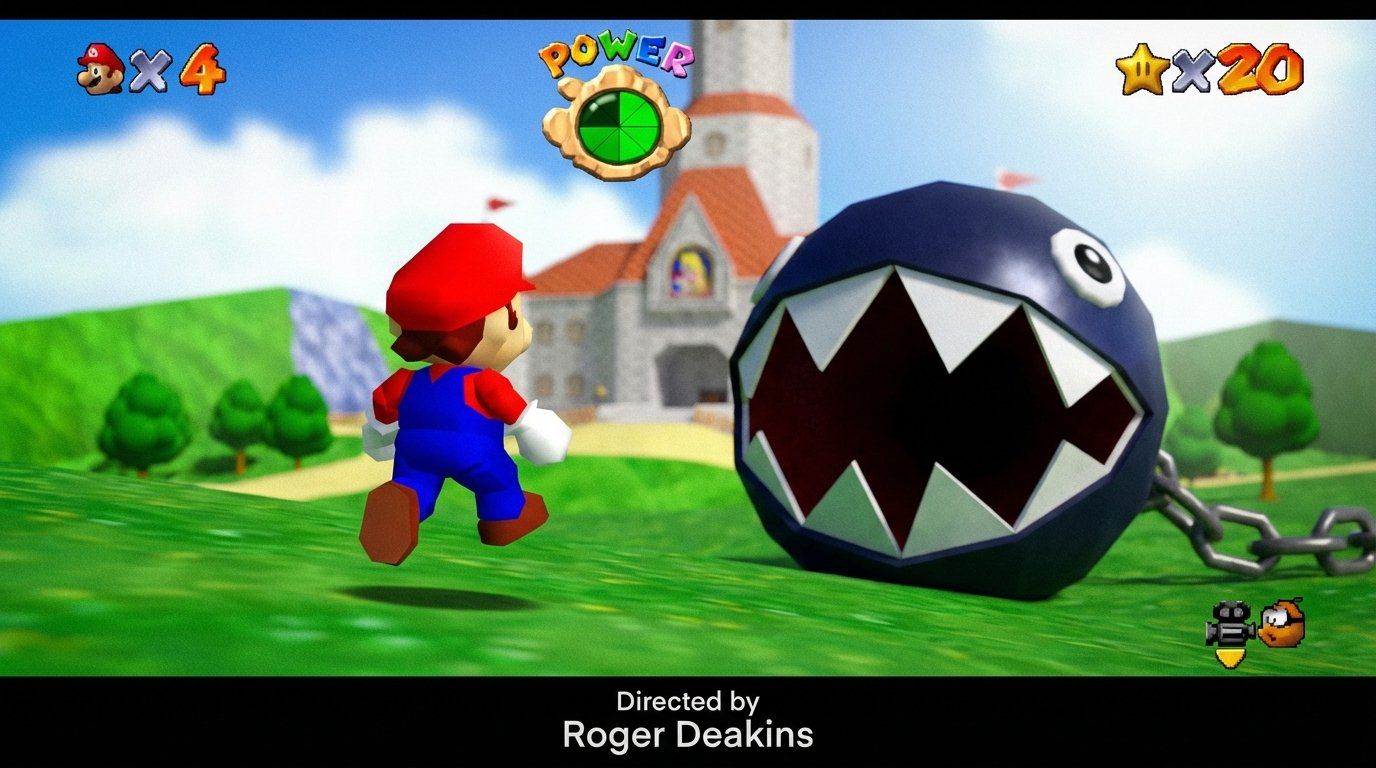Click the Chain Chomp's eye
The width and height of the screenshot is (1376, 768).
[1089, 262]
